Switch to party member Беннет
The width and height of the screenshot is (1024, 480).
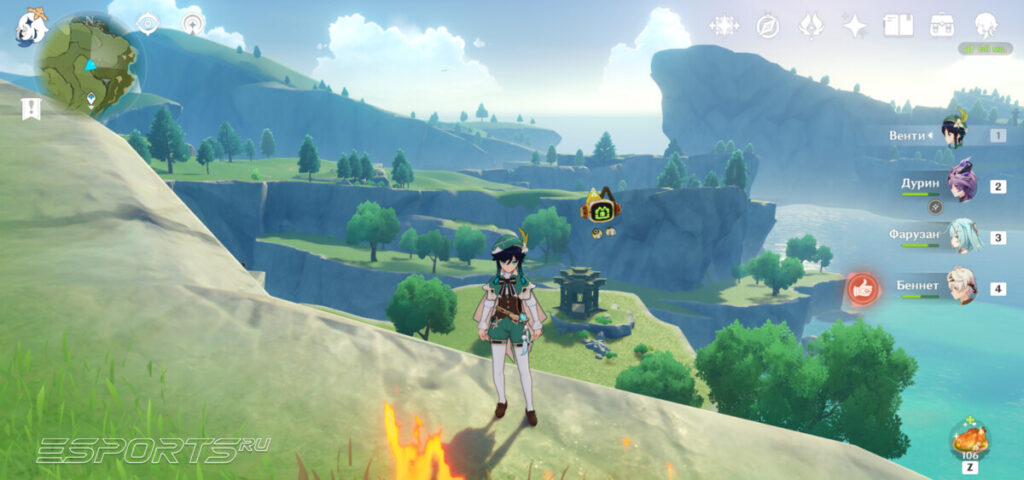click(x=962, y=288)
